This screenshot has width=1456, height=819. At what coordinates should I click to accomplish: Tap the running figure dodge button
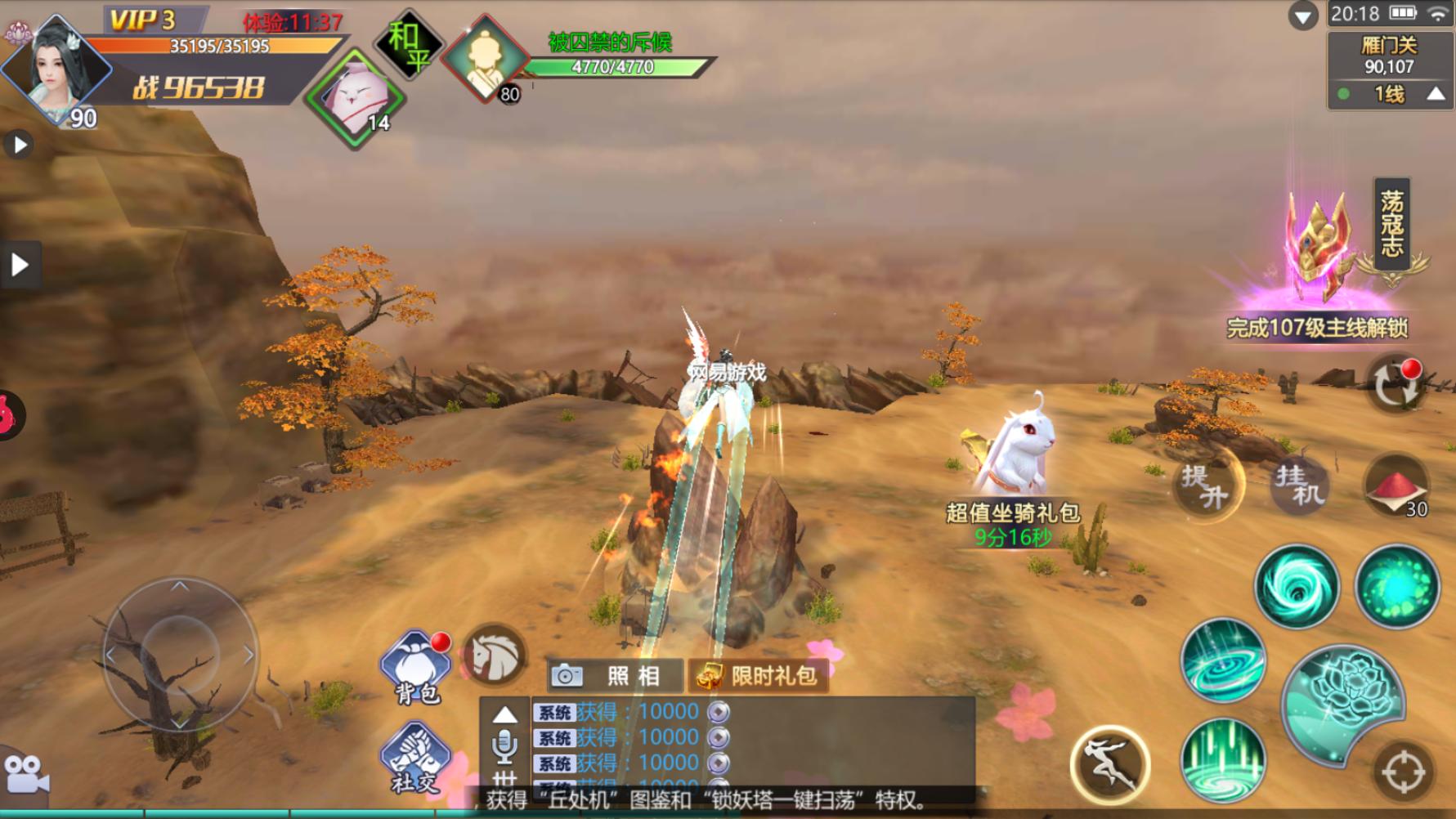[1110, 764]
